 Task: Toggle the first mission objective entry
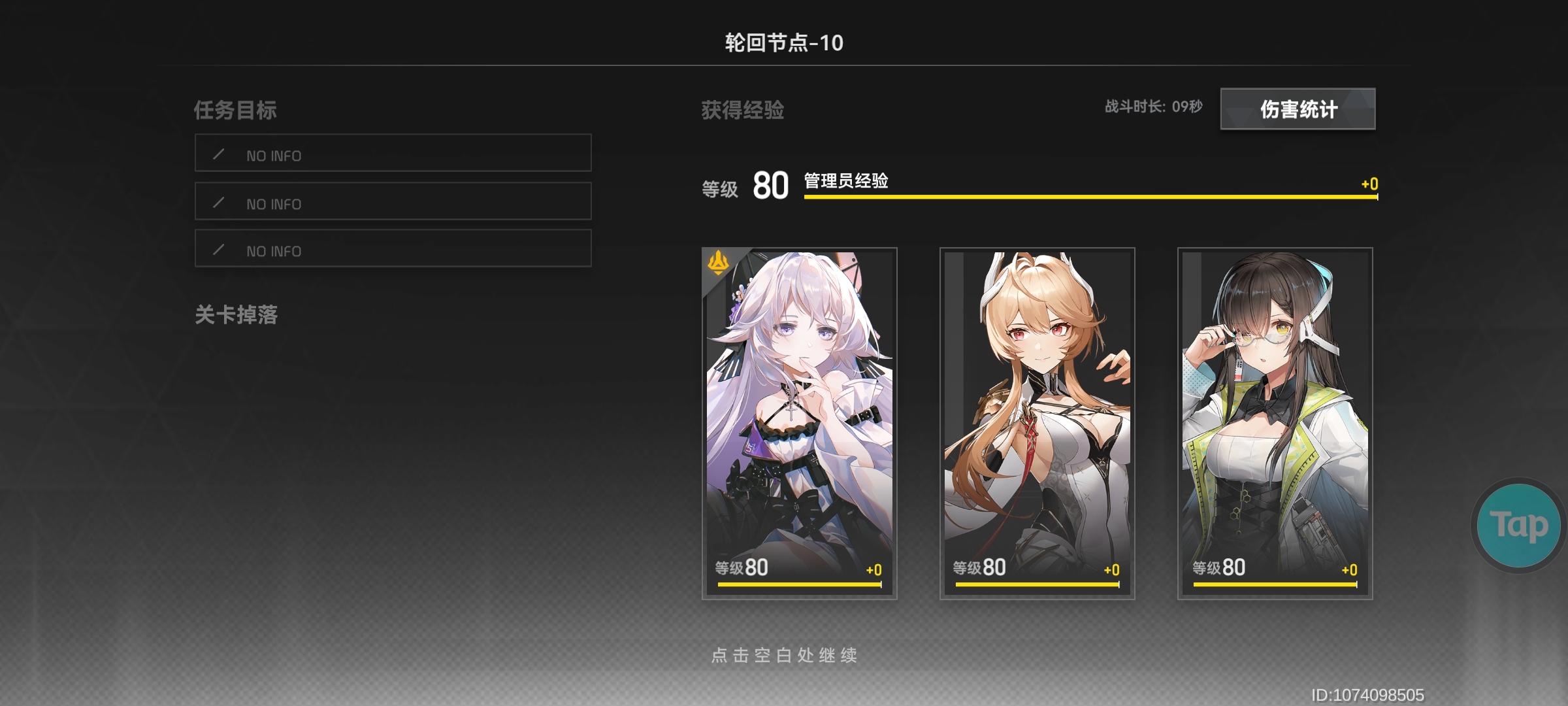393,155
